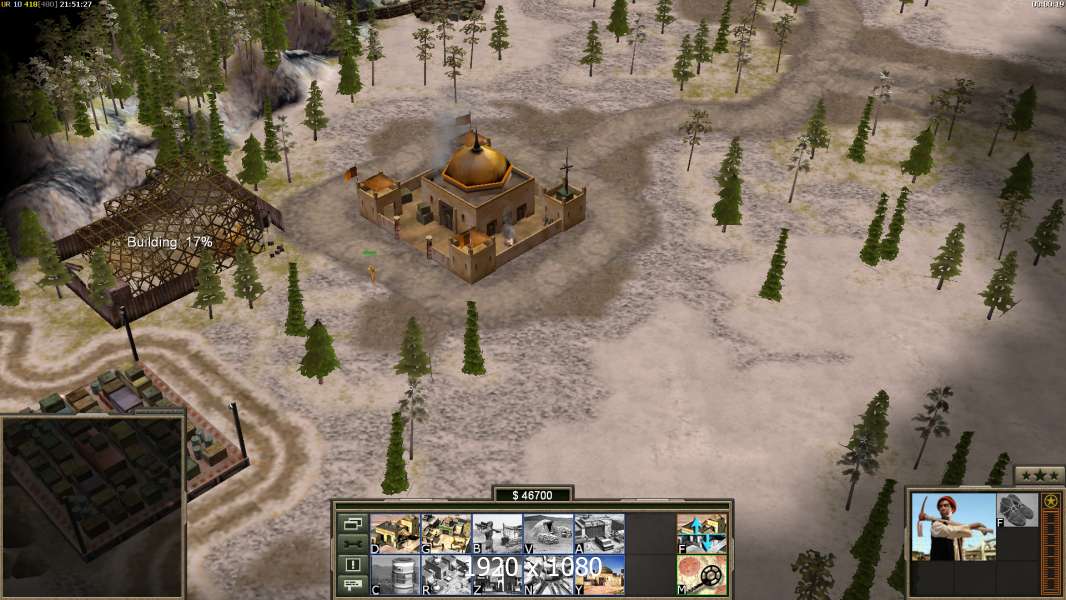Activate the blue arrows command labeled F
The height and width of the screenshot is (600, 1066).
(x=702, y=533)
